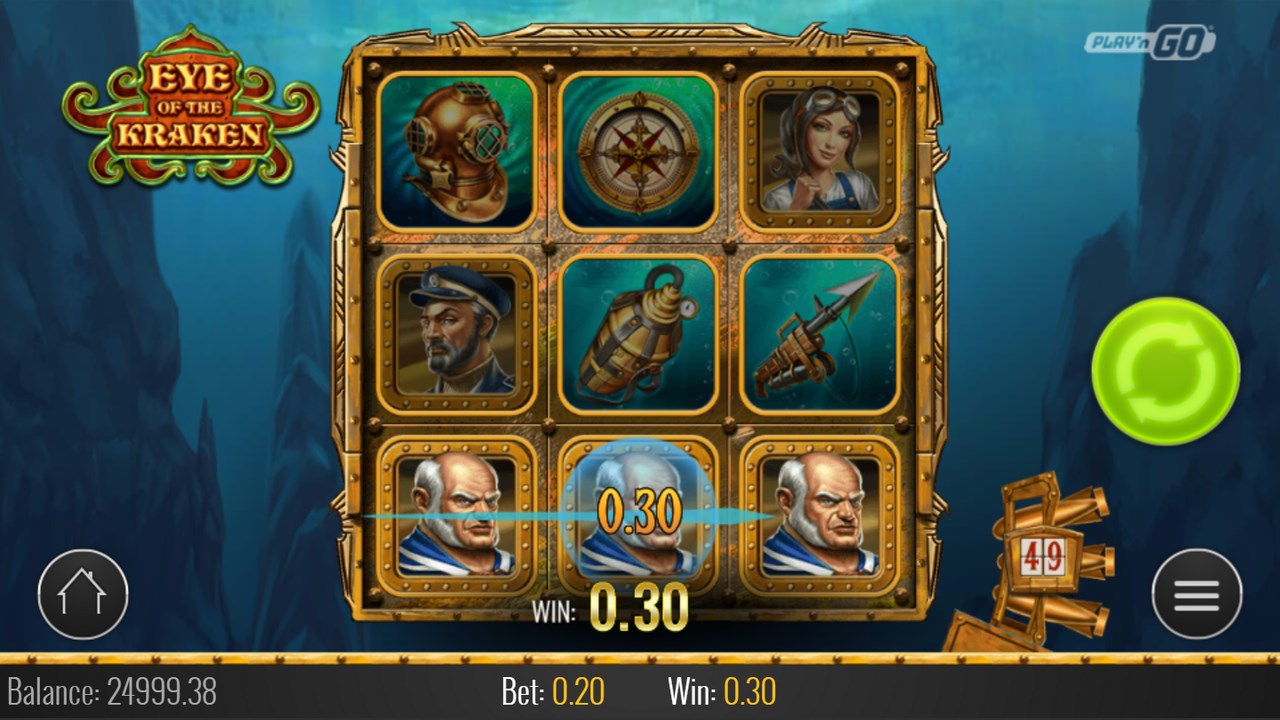Click the torpedo launcher showing 49
This screenshot has width=1280, height=720.
1045,555
